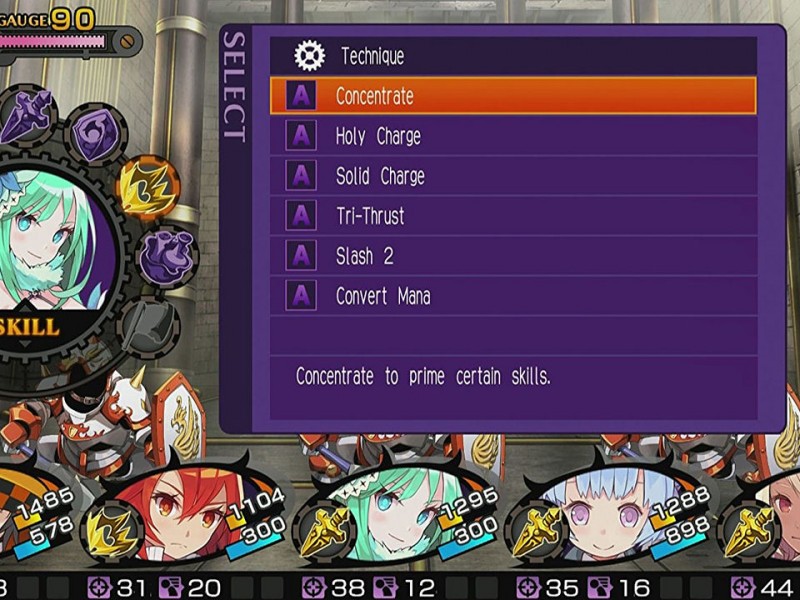This screenshot has height=600, width=800.
Task: Choose the Slash 2 skill
Action: tap(512, 256)
